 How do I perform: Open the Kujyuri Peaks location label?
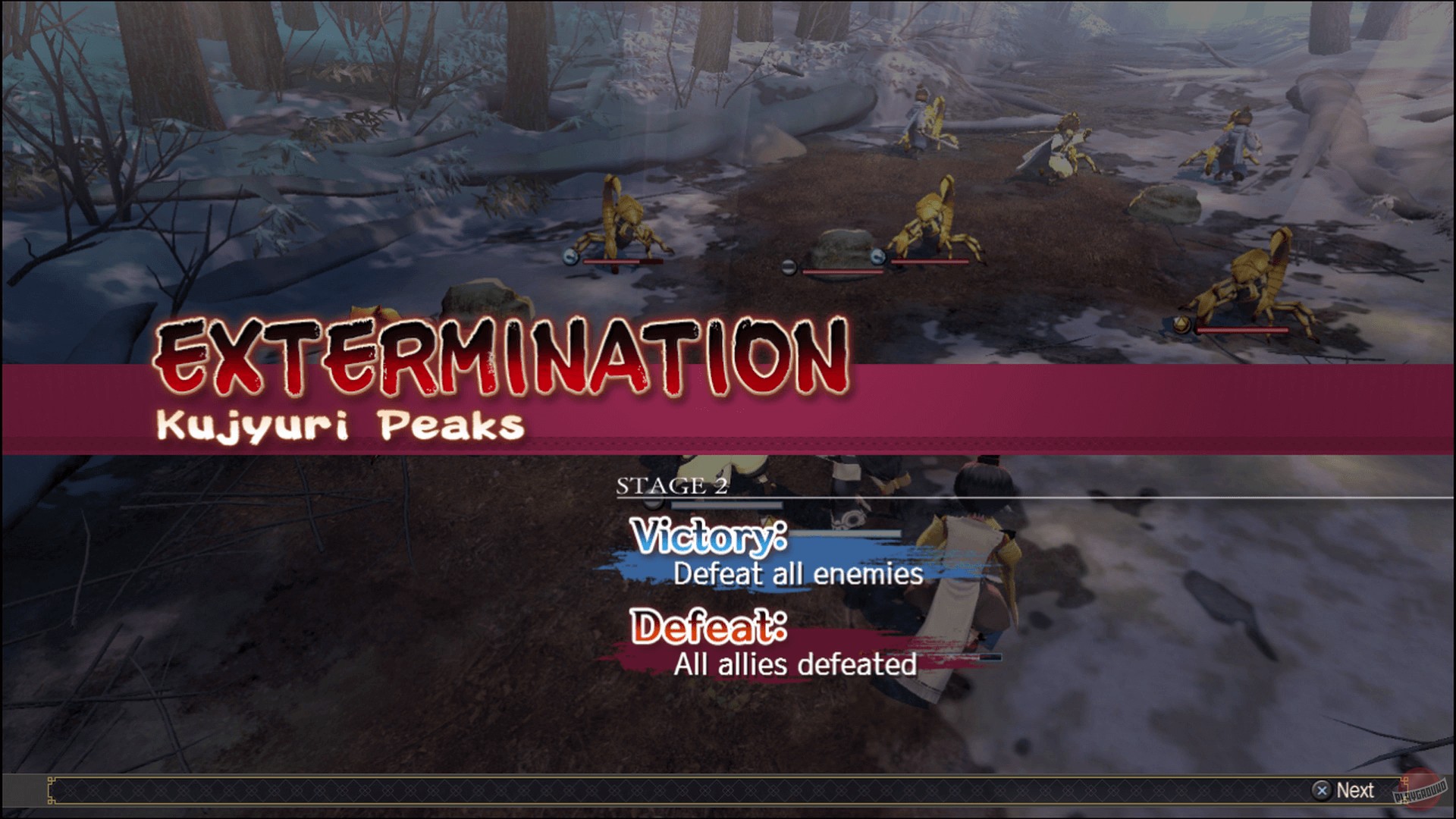pos(339,426)
